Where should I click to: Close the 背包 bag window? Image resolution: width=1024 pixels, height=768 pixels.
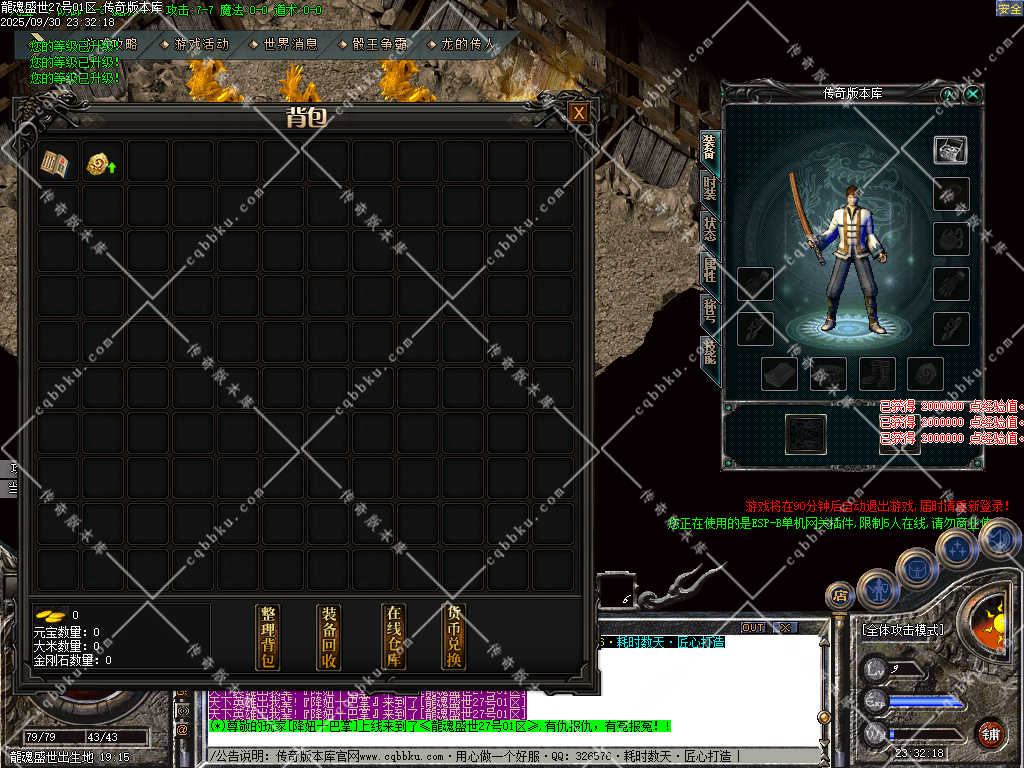579,114
